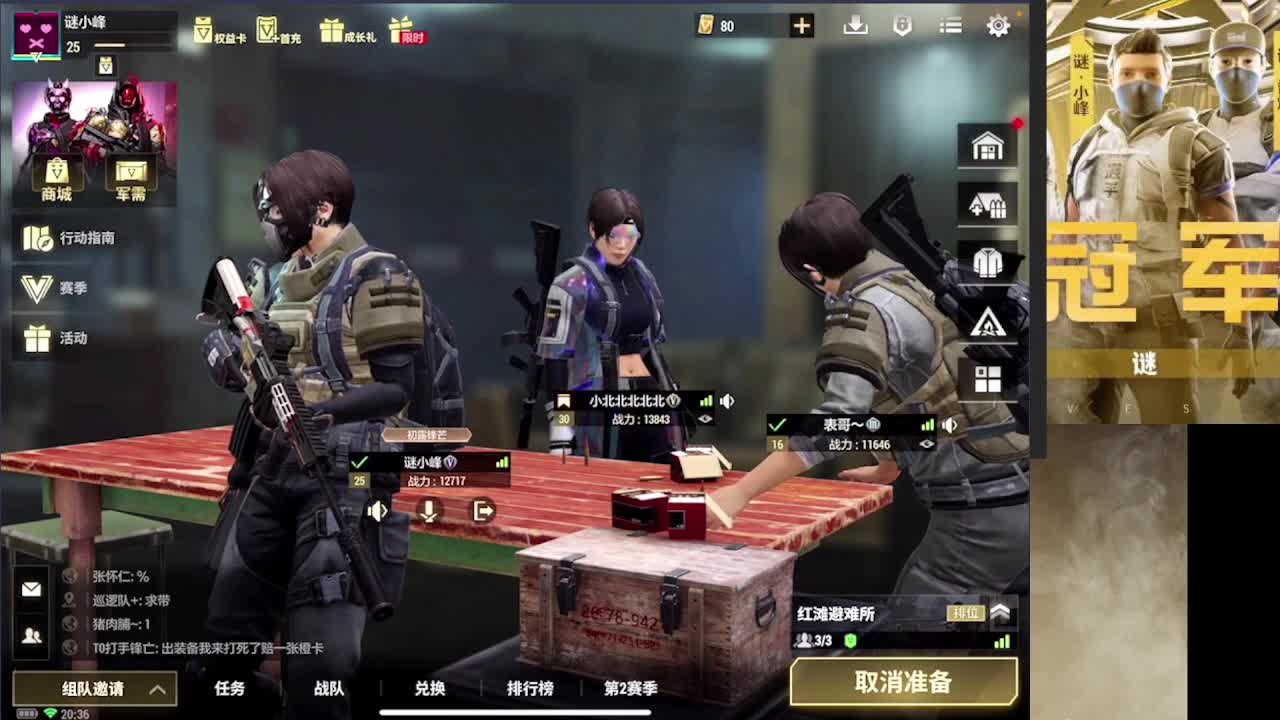Viewport: 1280px width, 720px height.
Task: Switch to the 排行榜 tab
Action: coord(529,688)
